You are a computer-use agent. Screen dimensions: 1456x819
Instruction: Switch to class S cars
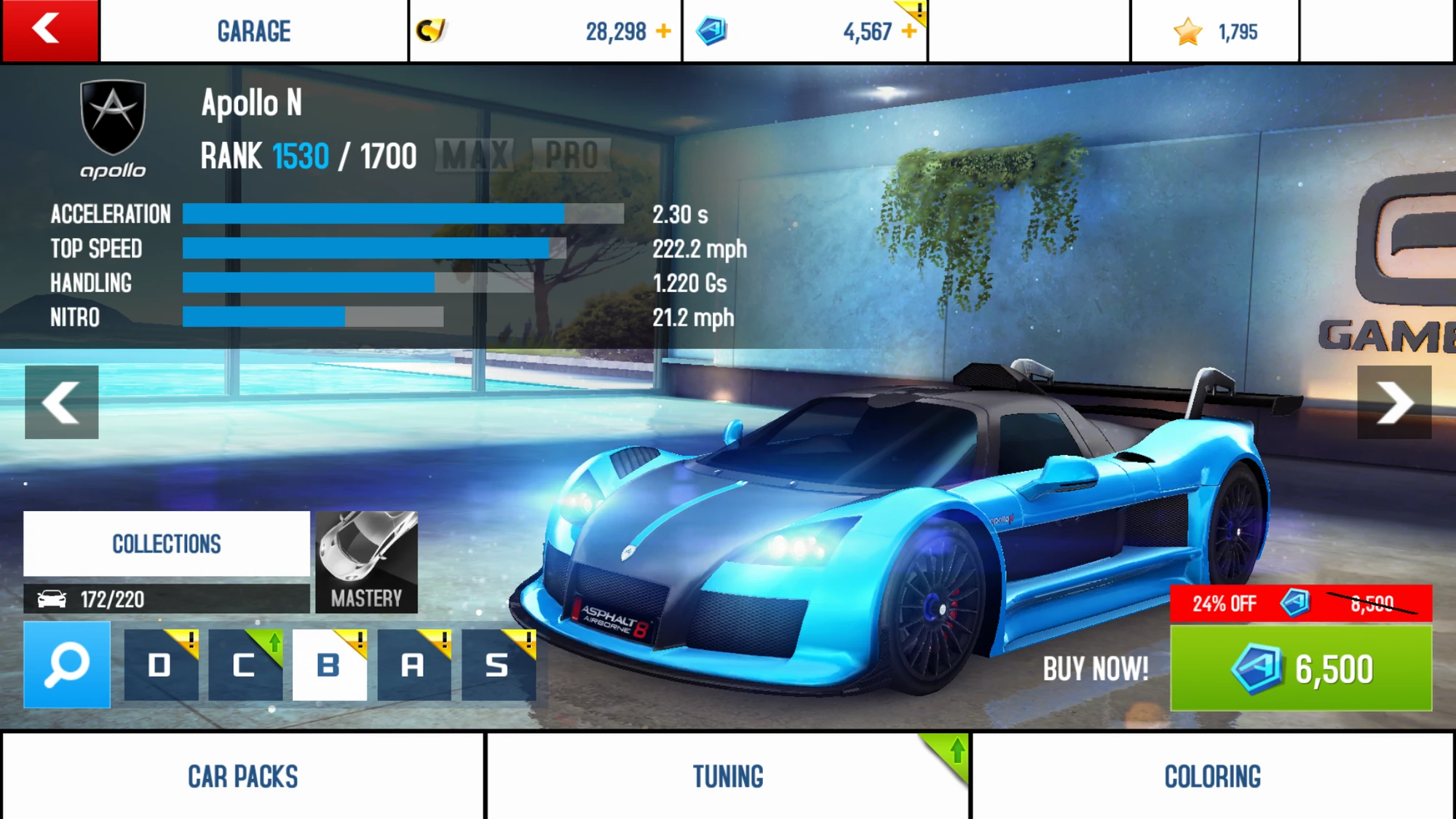(x=498, y=665)
